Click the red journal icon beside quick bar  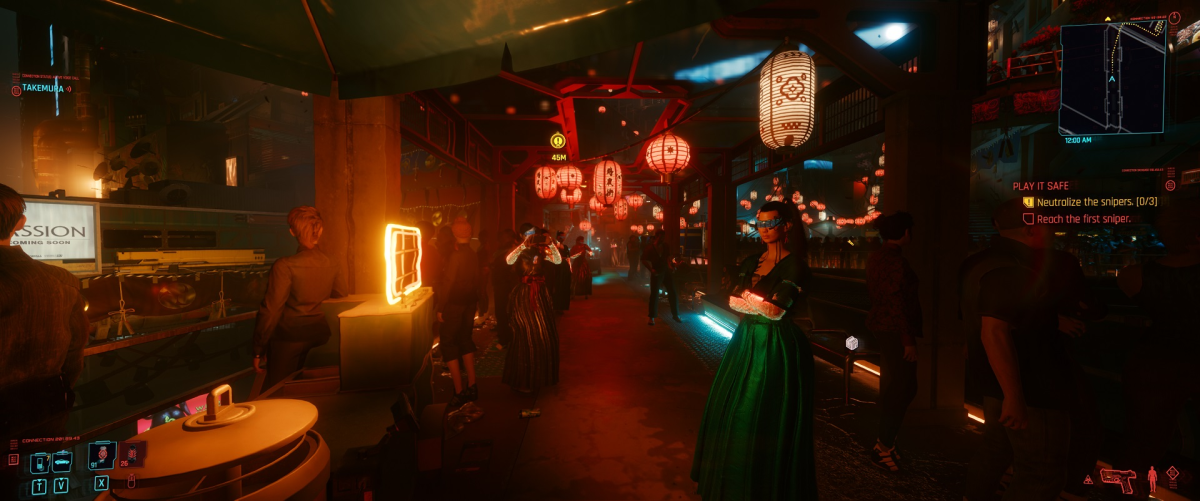tap(14, 459)
